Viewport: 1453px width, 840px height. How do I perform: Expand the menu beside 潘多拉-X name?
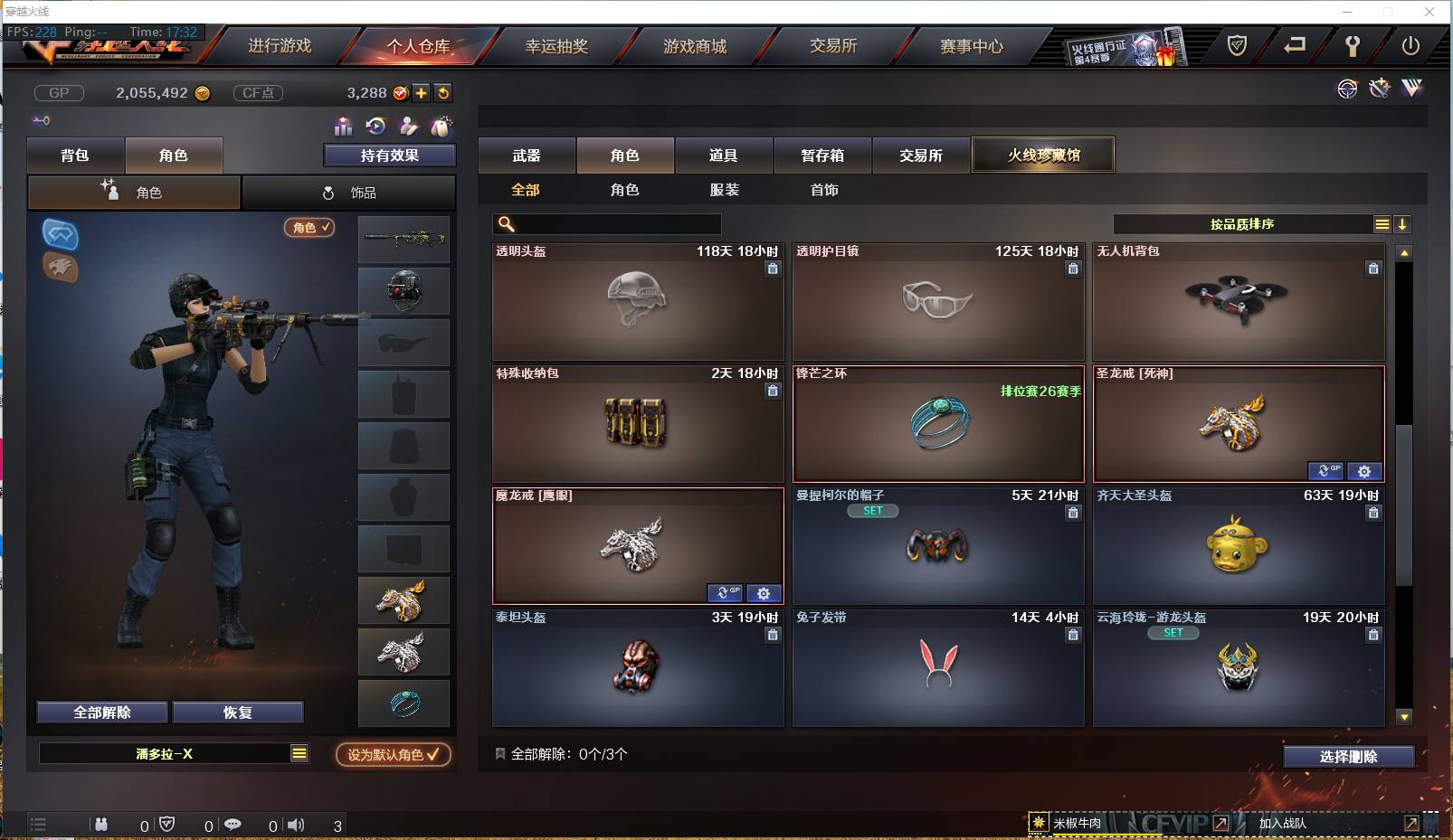pyautogui.click(x=299, y=753)
